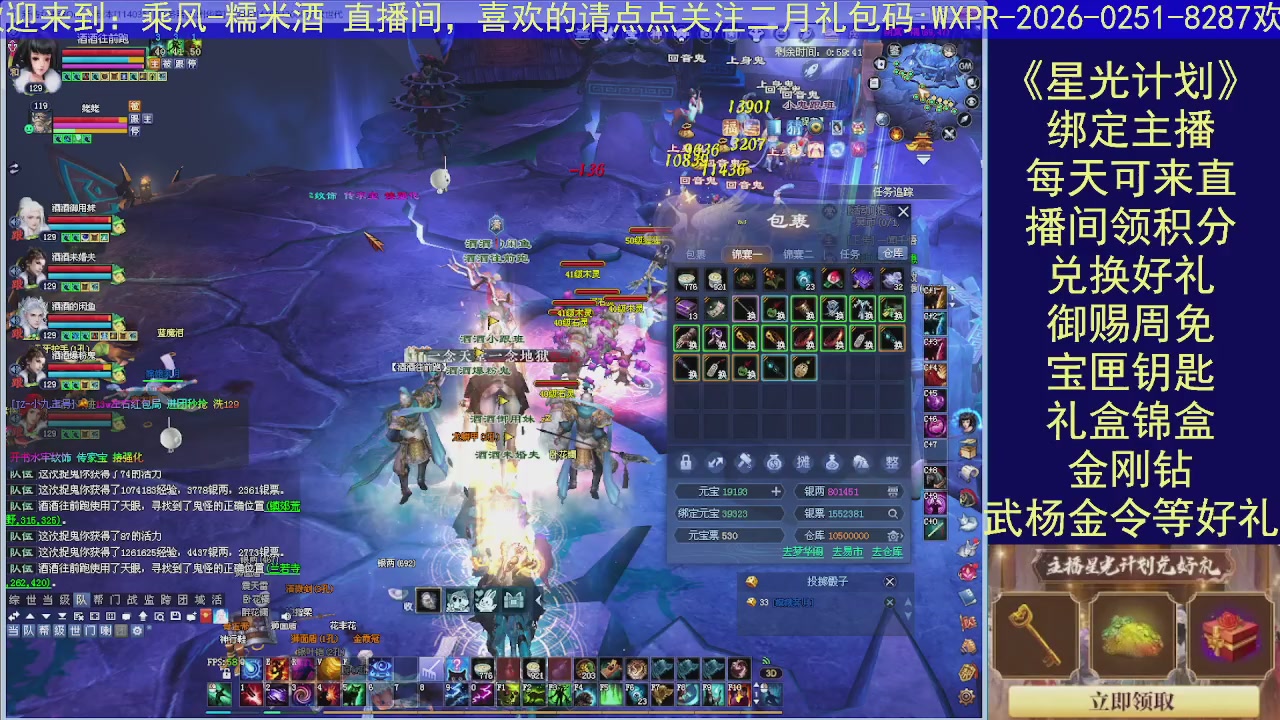Viewport: 1280px width, 720px height.
Task: Switch to the 仓库 tab in the bag window
Action: [893, 253]
